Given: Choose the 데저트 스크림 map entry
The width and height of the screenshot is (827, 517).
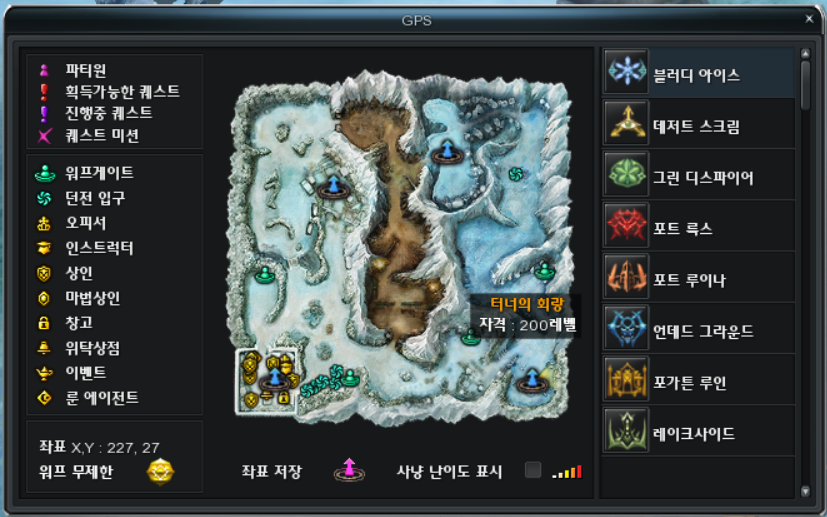Looking at the screenshot, I should [699, 127].
